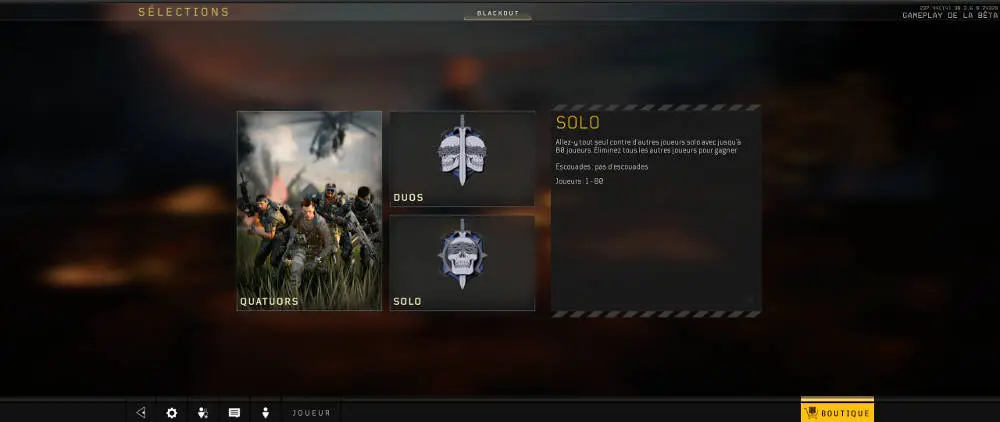Screen dimensions: 1000x422
Task: Click the Joueur player label
Action: tap(311, 412)
